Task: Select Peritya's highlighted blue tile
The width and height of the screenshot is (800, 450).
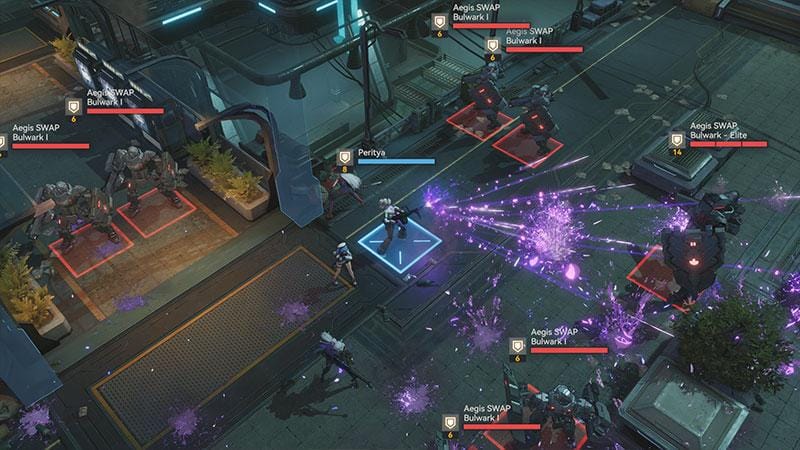Action: point(400,245)
